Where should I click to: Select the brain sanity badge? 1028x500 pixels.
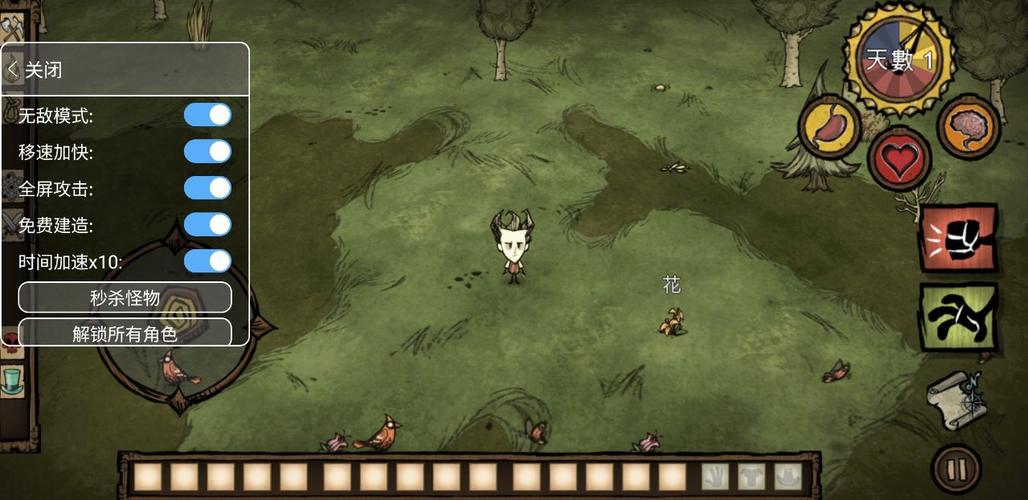968,127
